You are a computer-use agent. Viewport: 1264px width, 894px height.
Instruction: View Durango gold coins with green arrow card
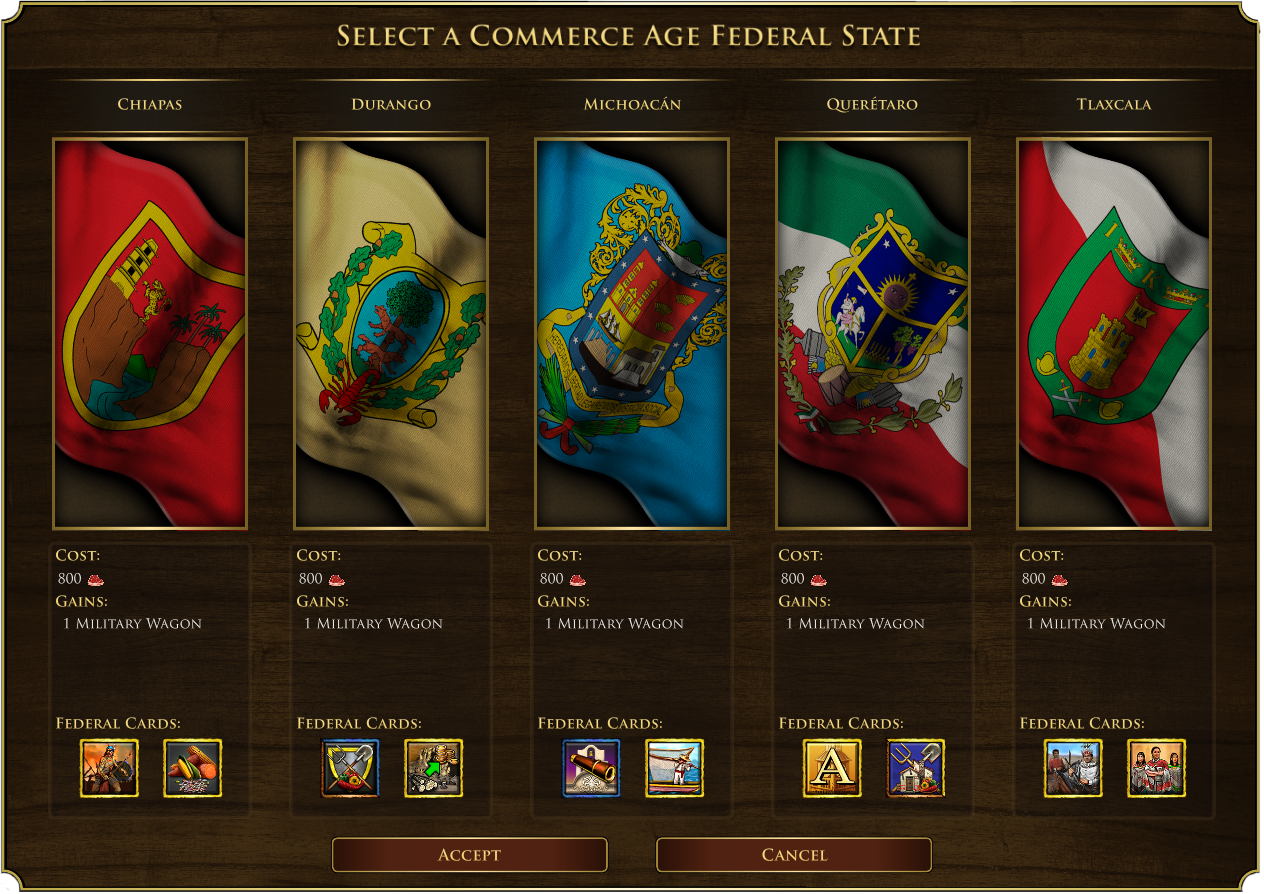pyautogui.click(x=434, y=768)
